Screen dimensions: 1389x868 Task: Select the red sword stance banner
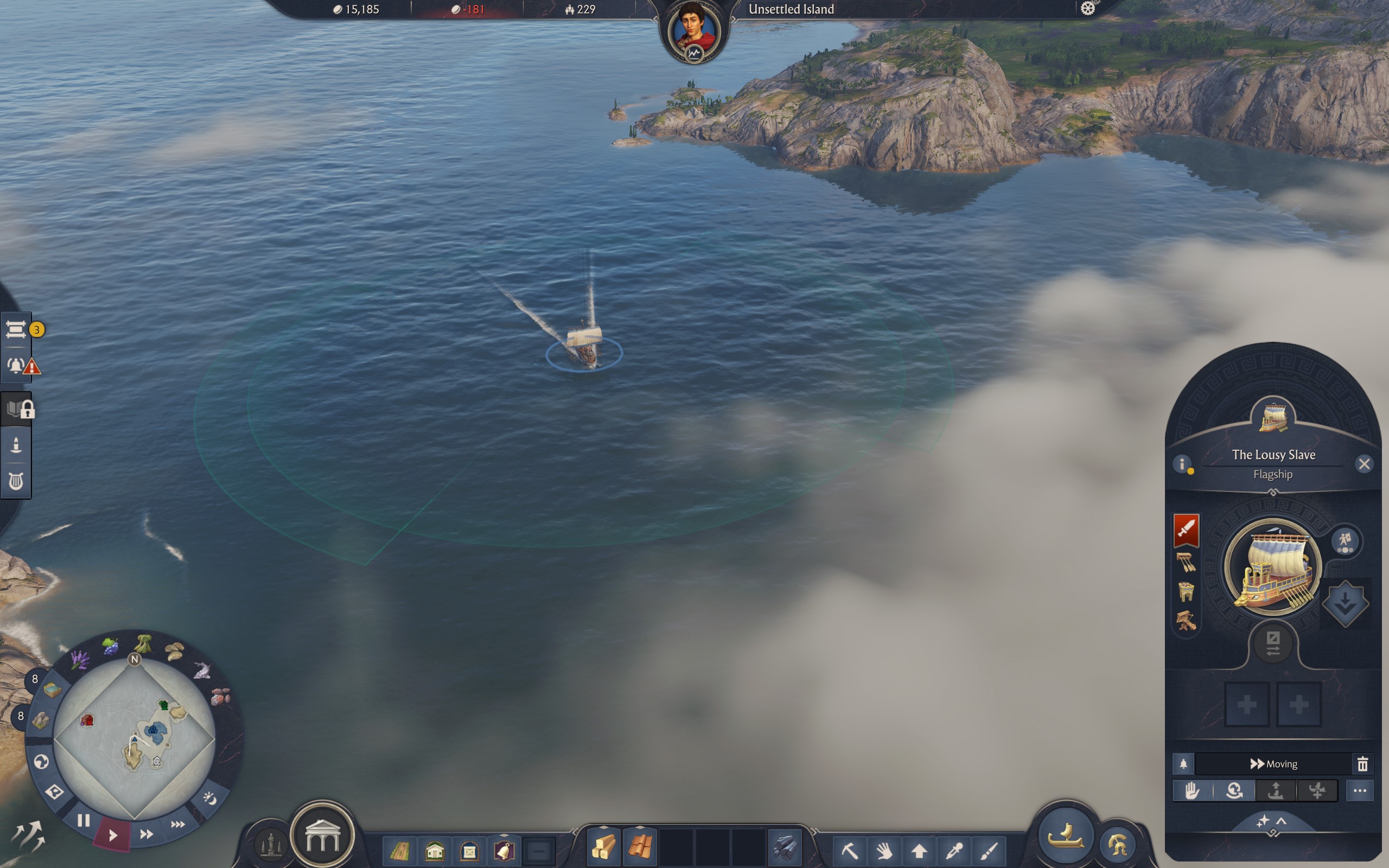1186,529
